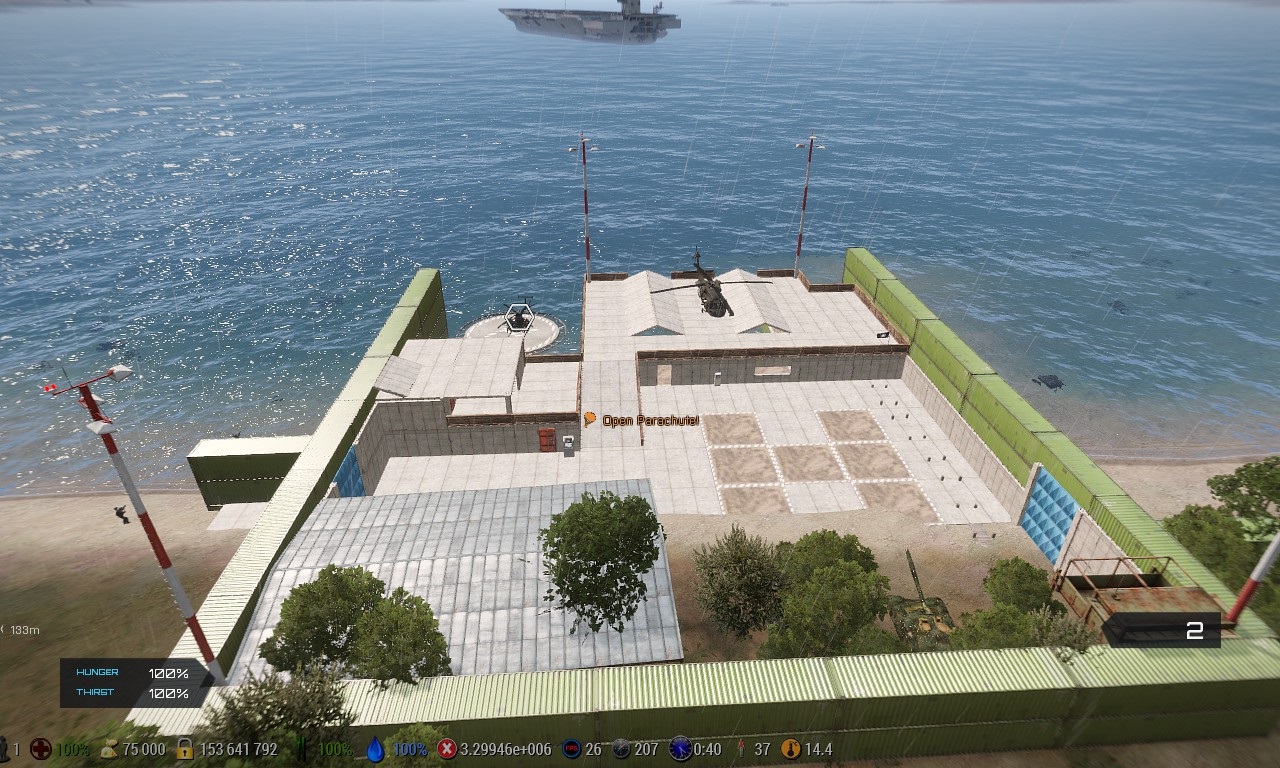Click the red X icon in status bar
Screen dimensions: 1280x768
coord(447,749)
